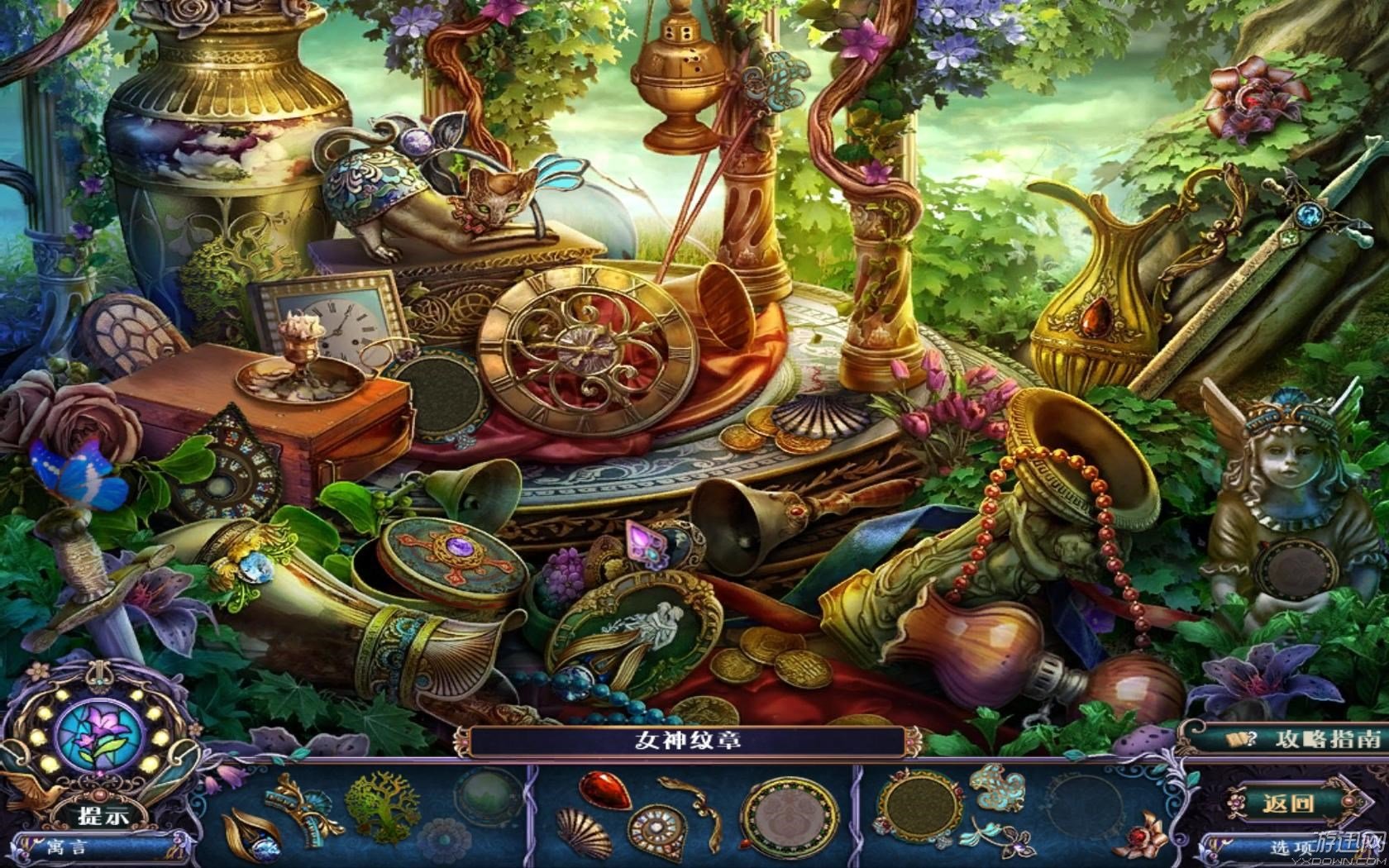
Task: Click the 返回 back button
Action: click(1288, 803)
